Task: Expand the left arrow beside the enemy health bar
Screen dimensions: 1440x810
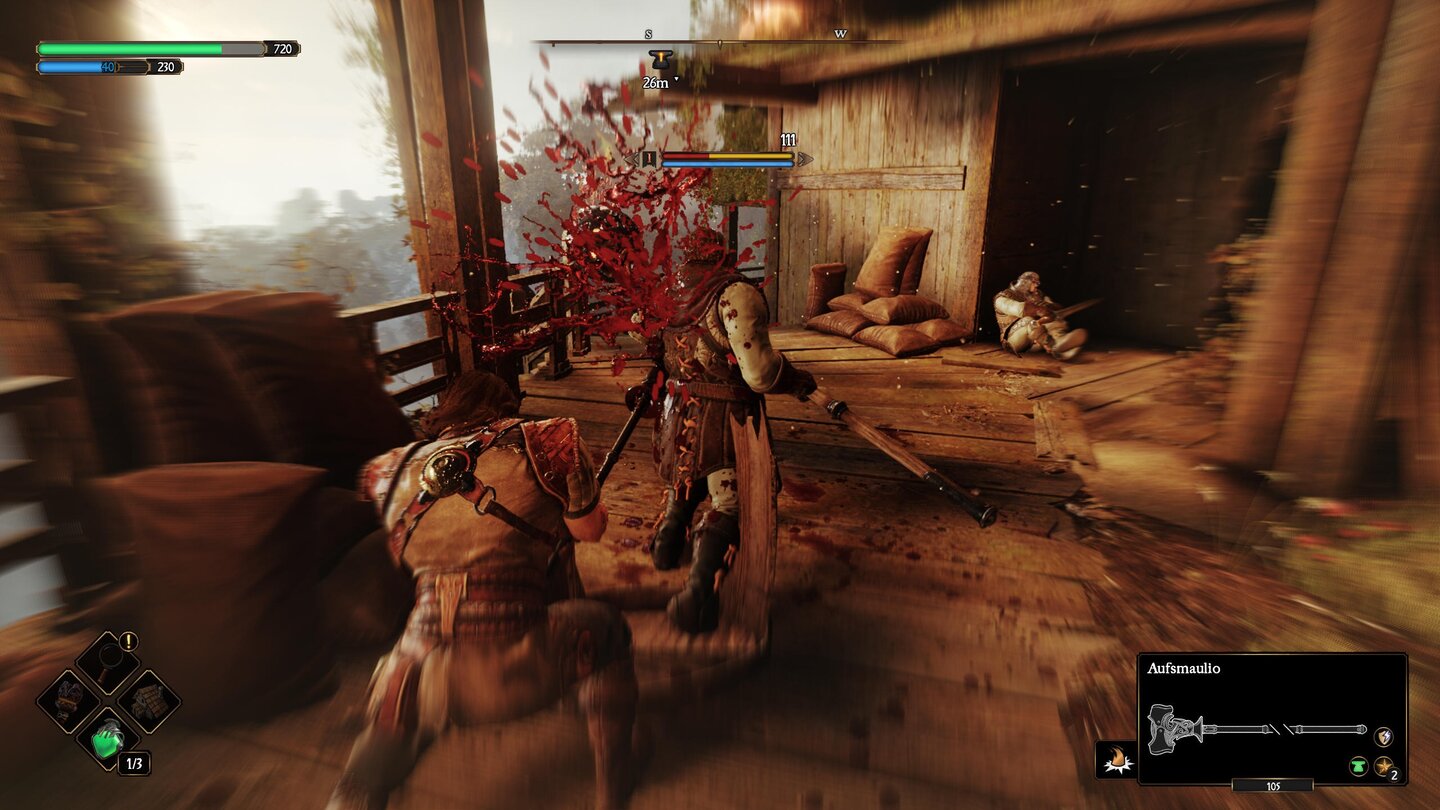Action: (631, 158)
